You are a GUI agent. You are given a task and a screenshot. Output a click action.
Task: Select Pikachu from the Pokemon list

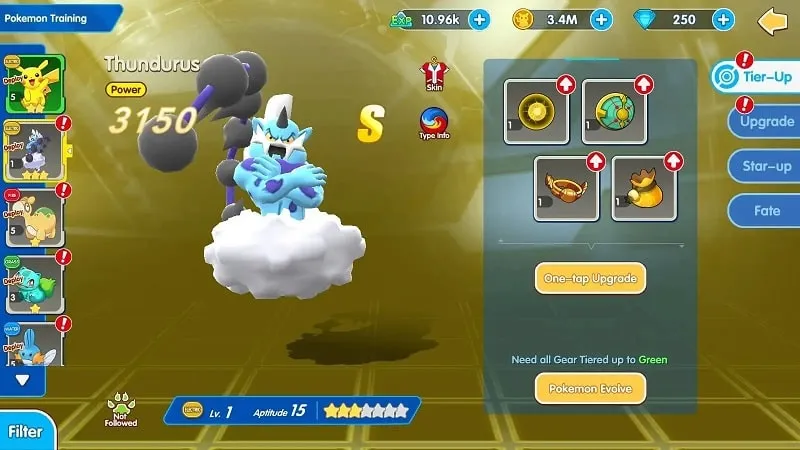click(x=34, y=84)
